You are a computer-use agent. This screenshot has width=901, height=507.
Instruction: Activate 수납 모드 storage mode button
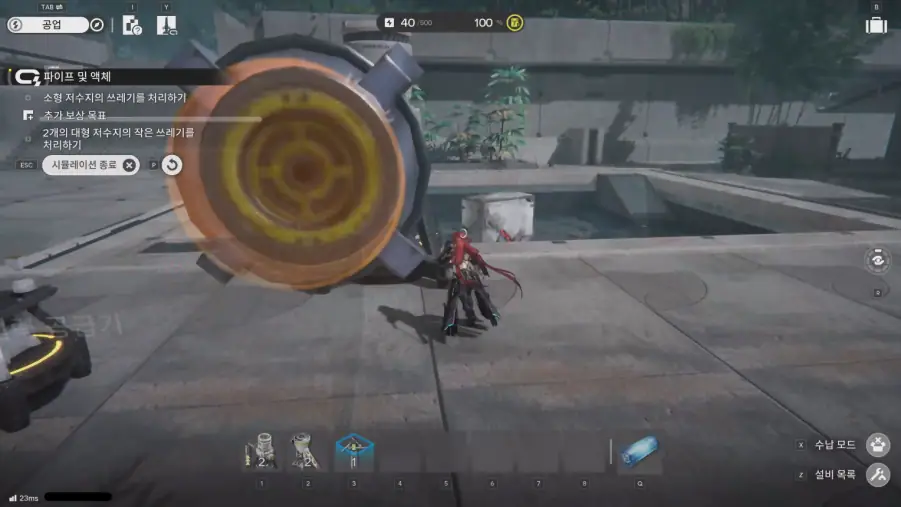pos(878,445)
